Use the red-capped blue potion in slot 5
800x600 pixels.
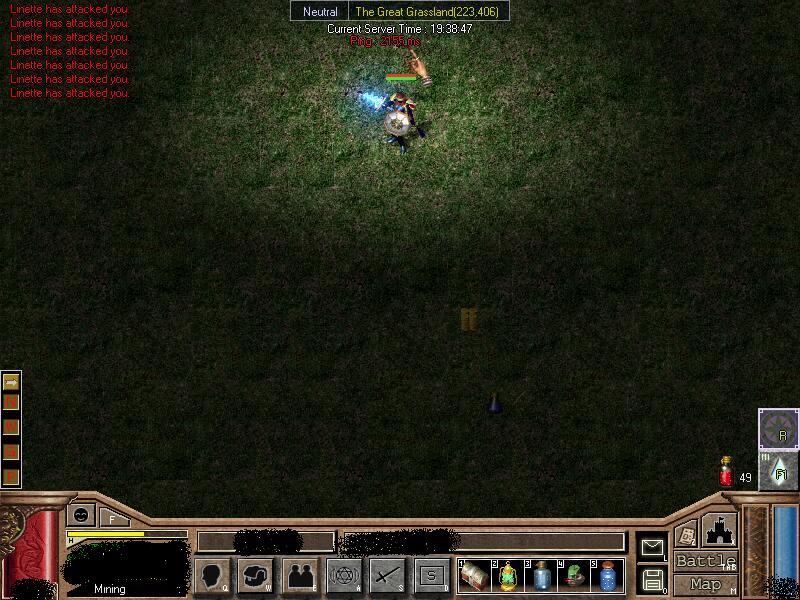tap(608, 576)
